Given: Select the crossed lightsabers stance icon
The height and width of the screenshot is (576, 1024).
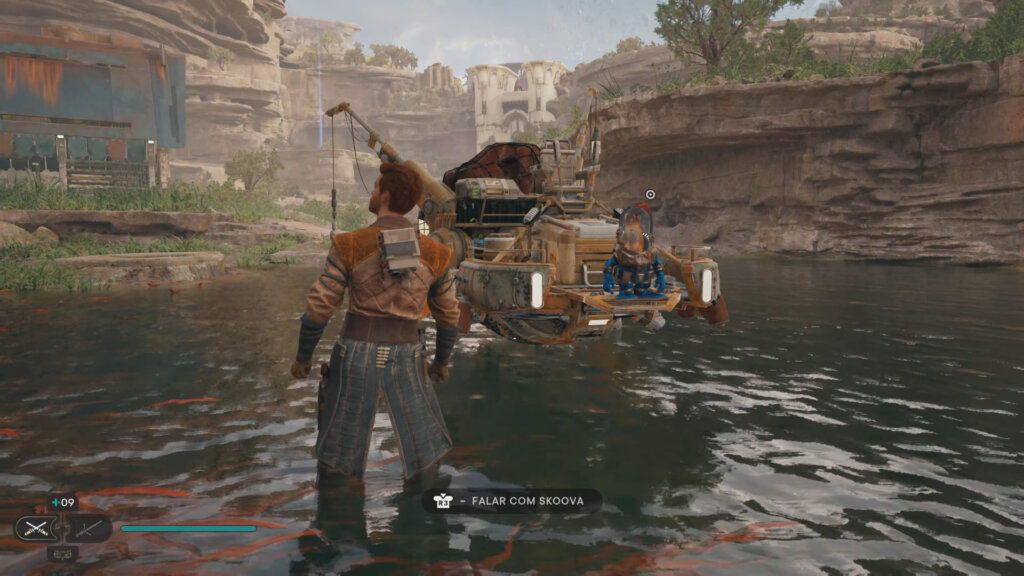Looking at the screenshot, I should (x=34, y=528).
